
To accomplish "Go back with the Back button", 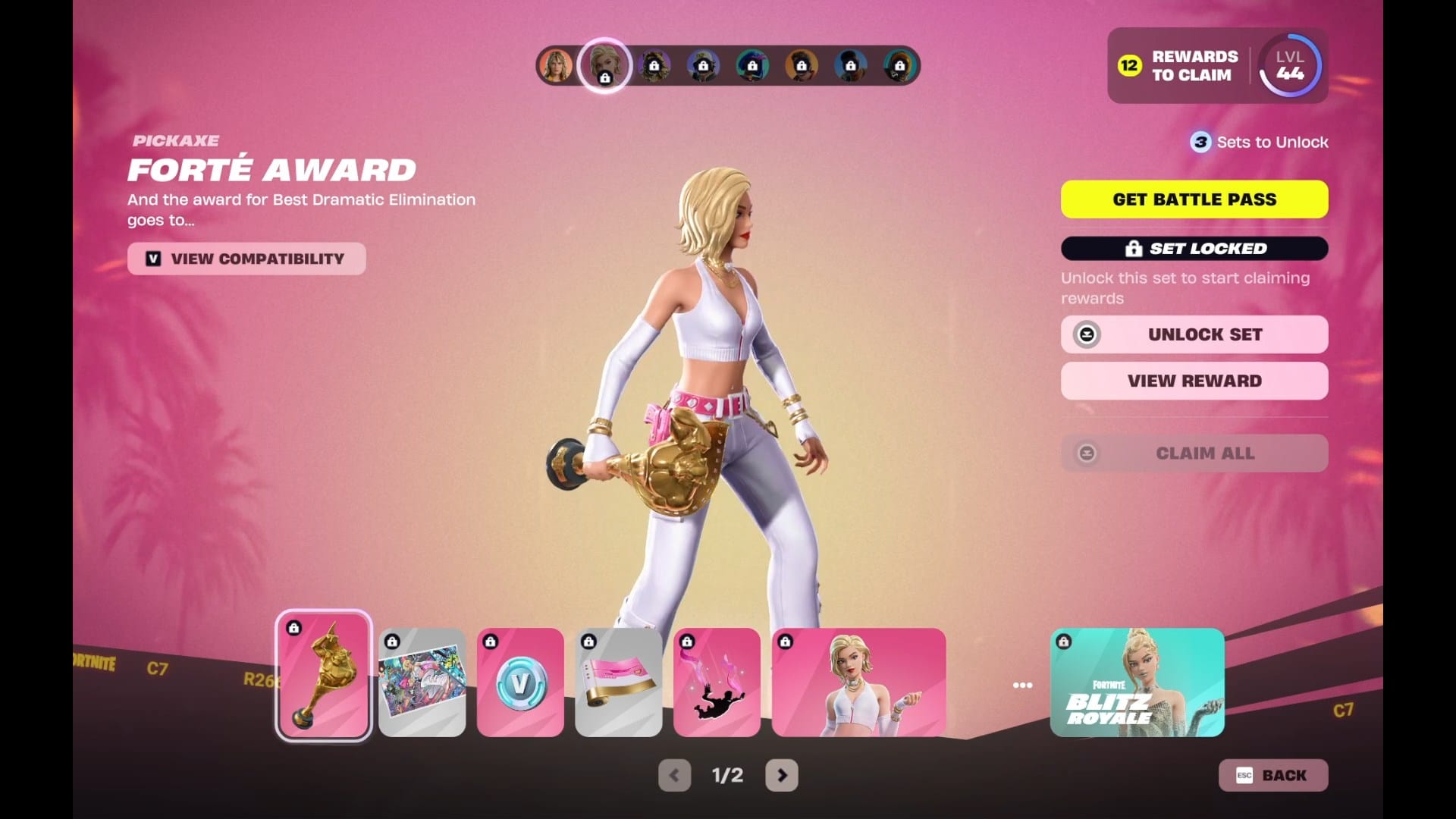I will coord(1272,775).
